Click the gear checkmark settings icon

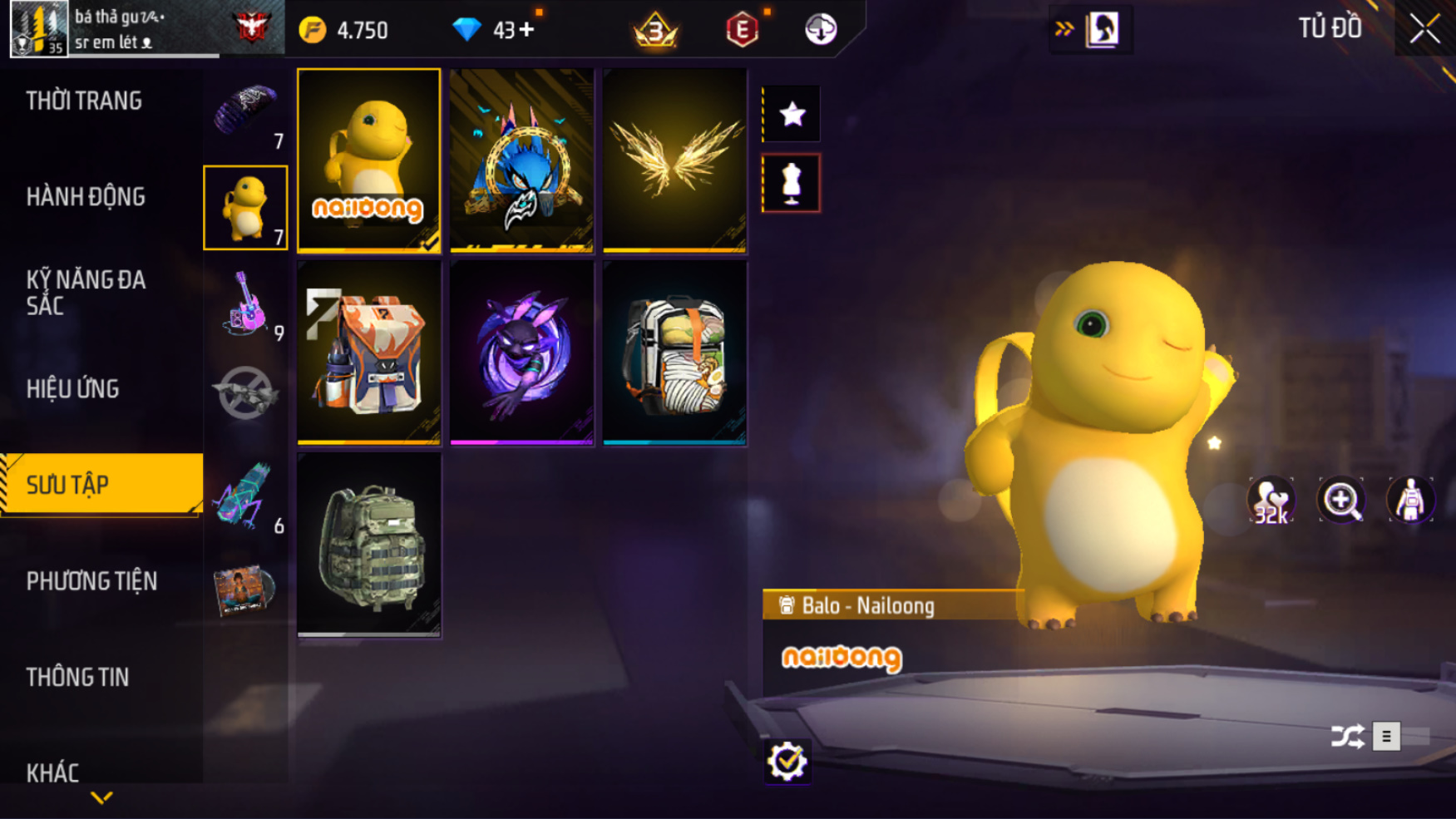[787, 761]
